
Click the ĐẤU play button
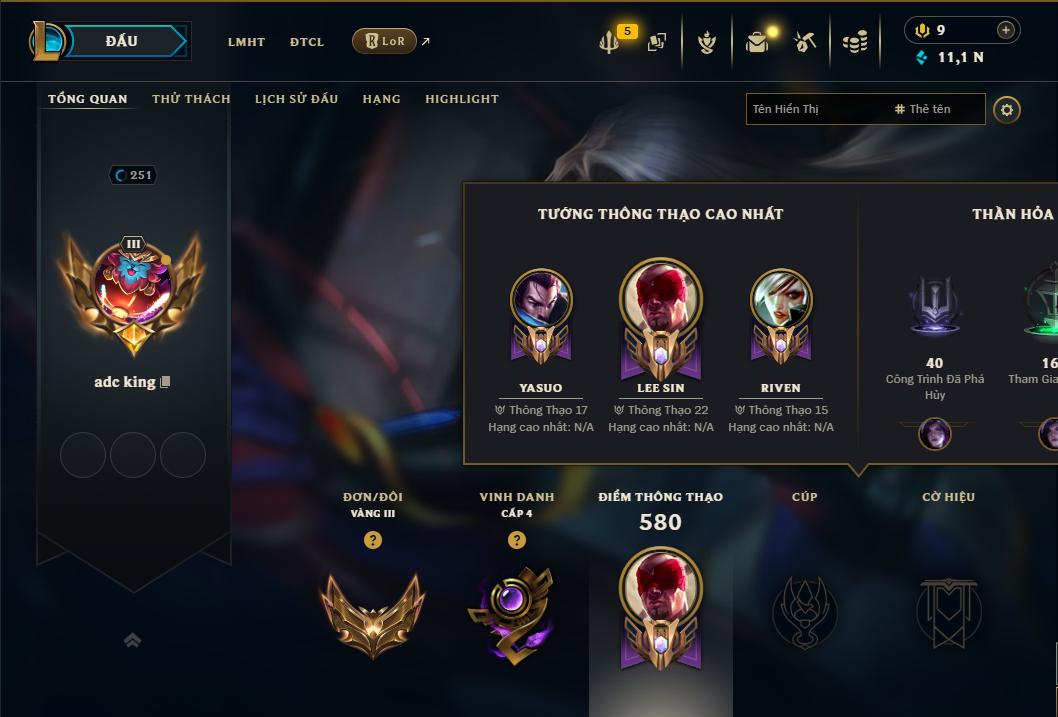click(122, 41)
